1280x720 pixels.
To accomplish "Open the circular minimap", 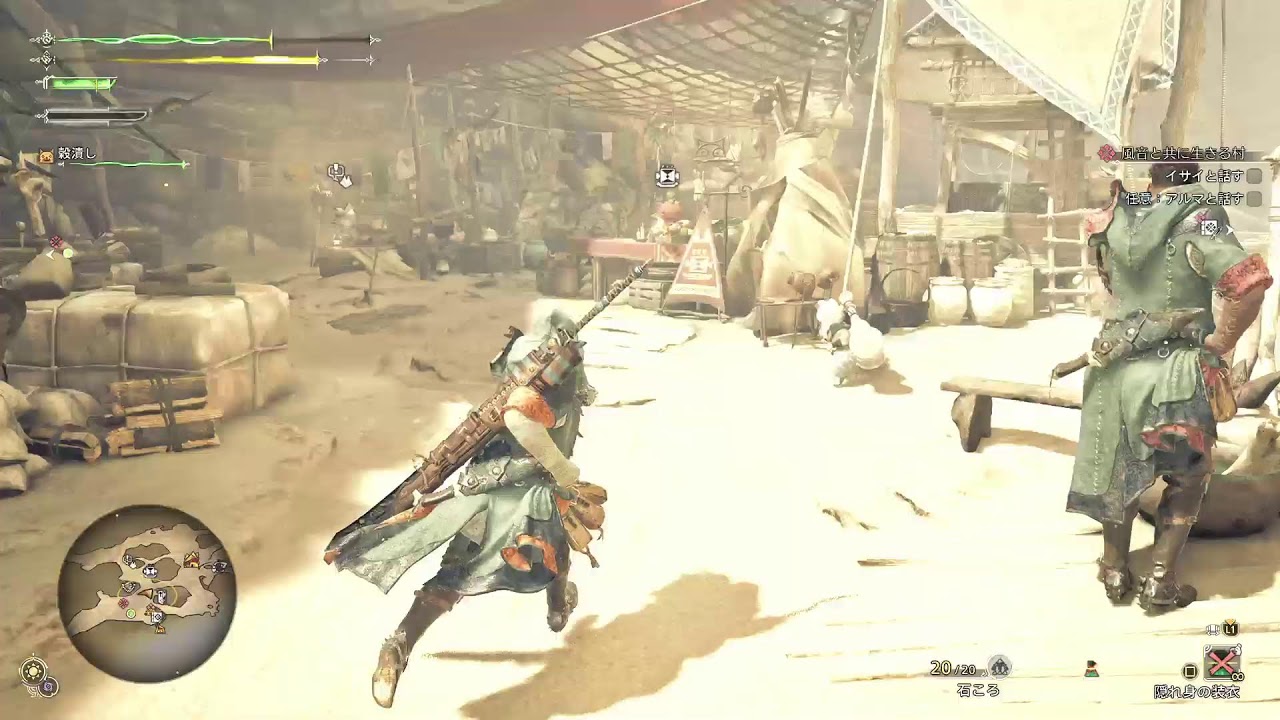I will pos(146,592).
